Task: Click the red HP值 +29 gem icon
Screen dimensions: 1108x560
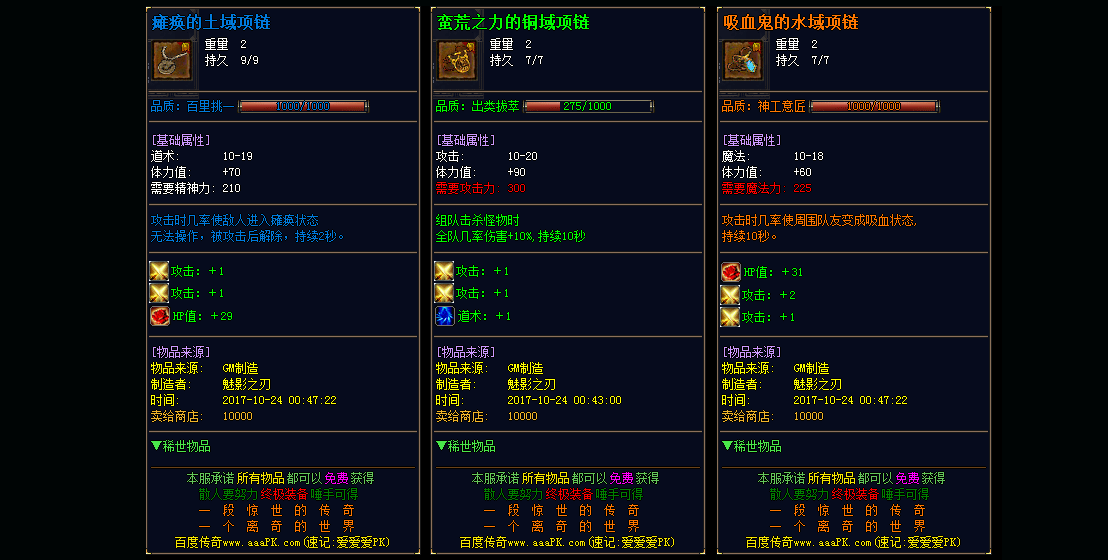Action: coord(159,316)
